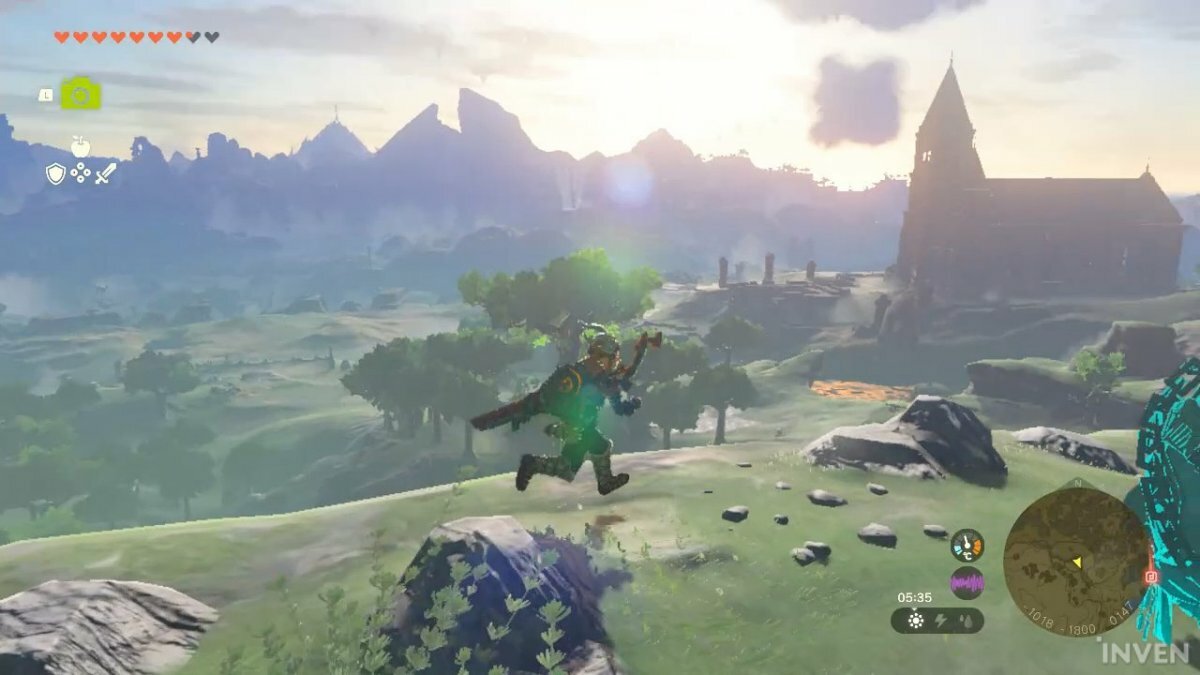Image resolution: width=1200 pixels, height=675 pixels.
Task: Select the sunny weather forecast icon
Action: [915, 621]
